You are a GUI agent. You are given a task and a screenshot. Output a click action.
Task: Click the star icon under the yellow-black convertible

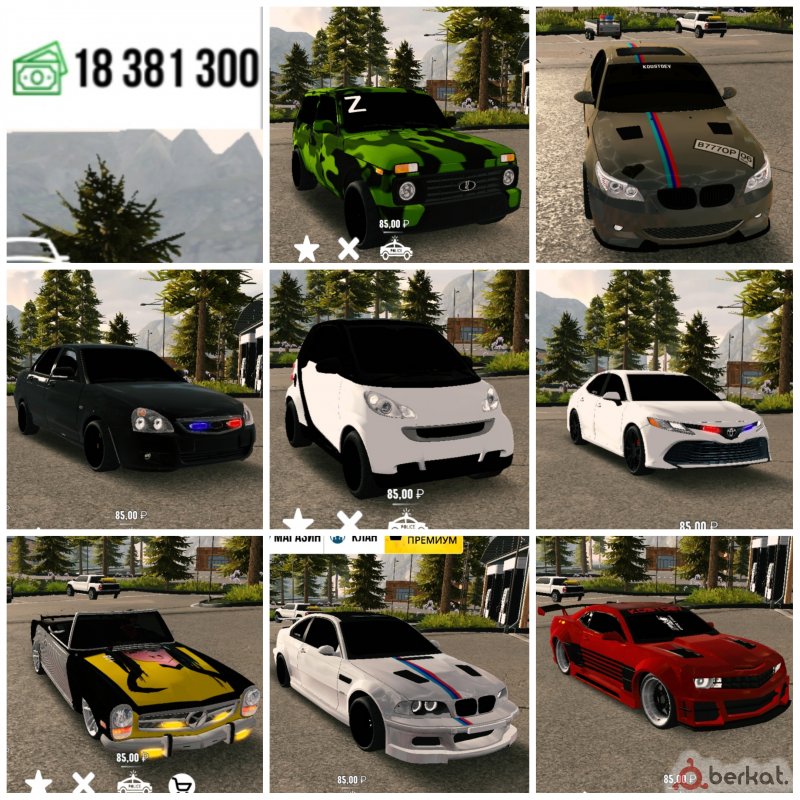pos(38,783)
